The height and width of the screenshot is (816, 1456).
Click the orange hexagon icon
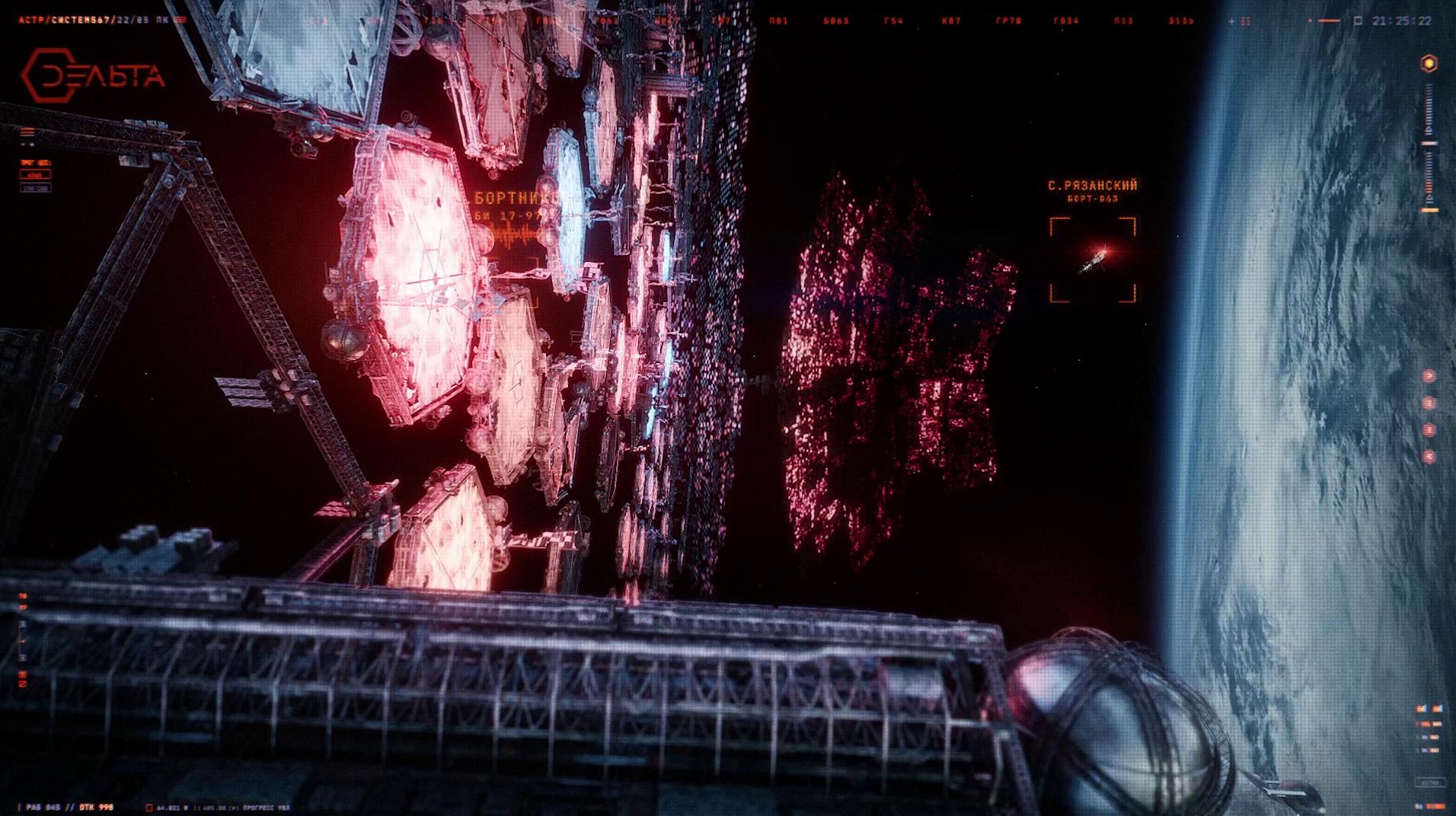click(x=1429, y=64)
